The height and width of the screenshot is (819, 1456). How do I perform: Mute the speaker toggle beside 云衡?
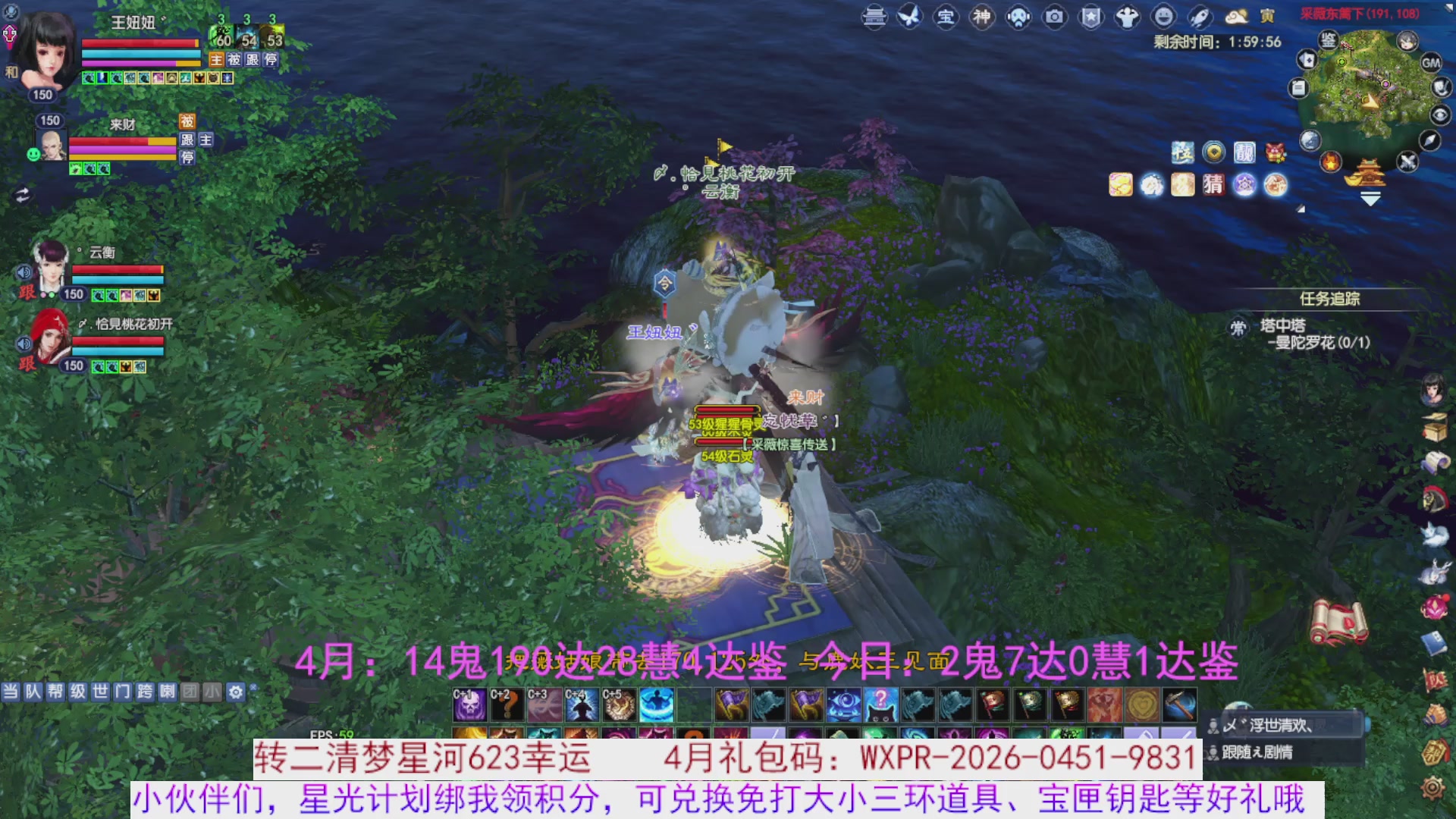pos(24,273)
